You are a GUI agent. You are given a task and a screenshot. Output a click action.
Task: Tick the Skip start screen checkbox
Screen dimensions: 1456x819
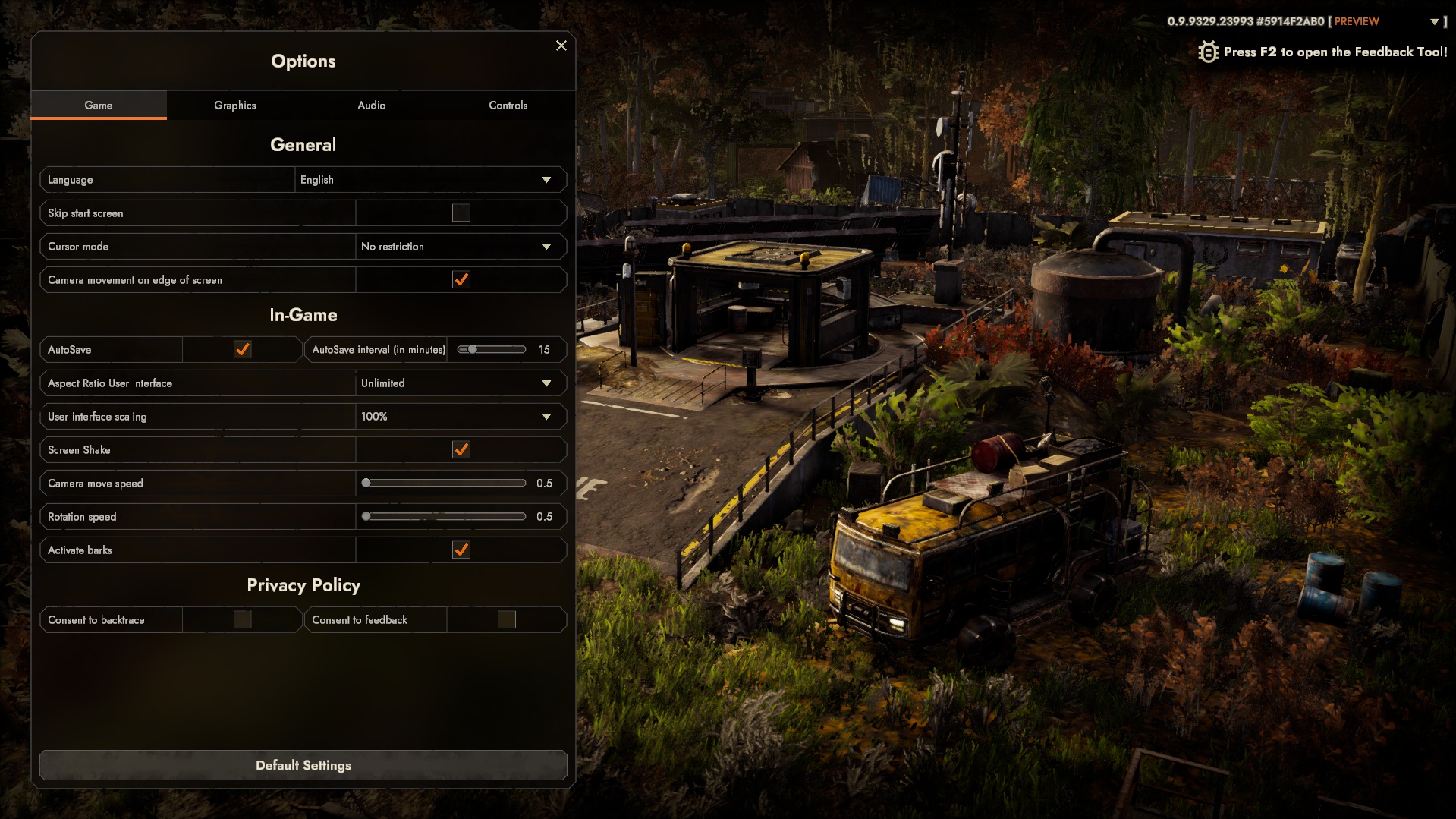(461, 213)
